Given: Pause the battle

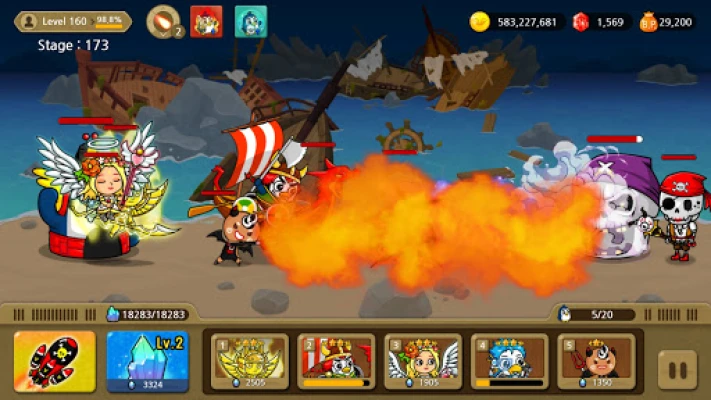Looking at the screenshot, I should point(678,369).
